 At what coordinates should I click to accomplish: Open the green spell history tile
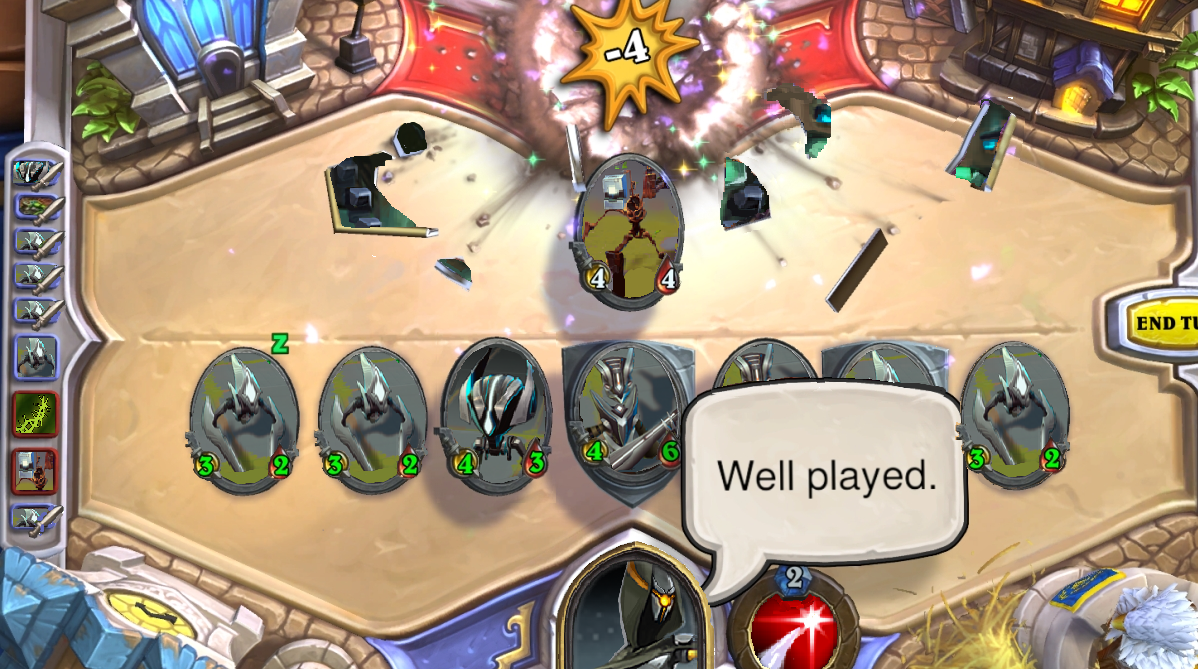[36, 413]
